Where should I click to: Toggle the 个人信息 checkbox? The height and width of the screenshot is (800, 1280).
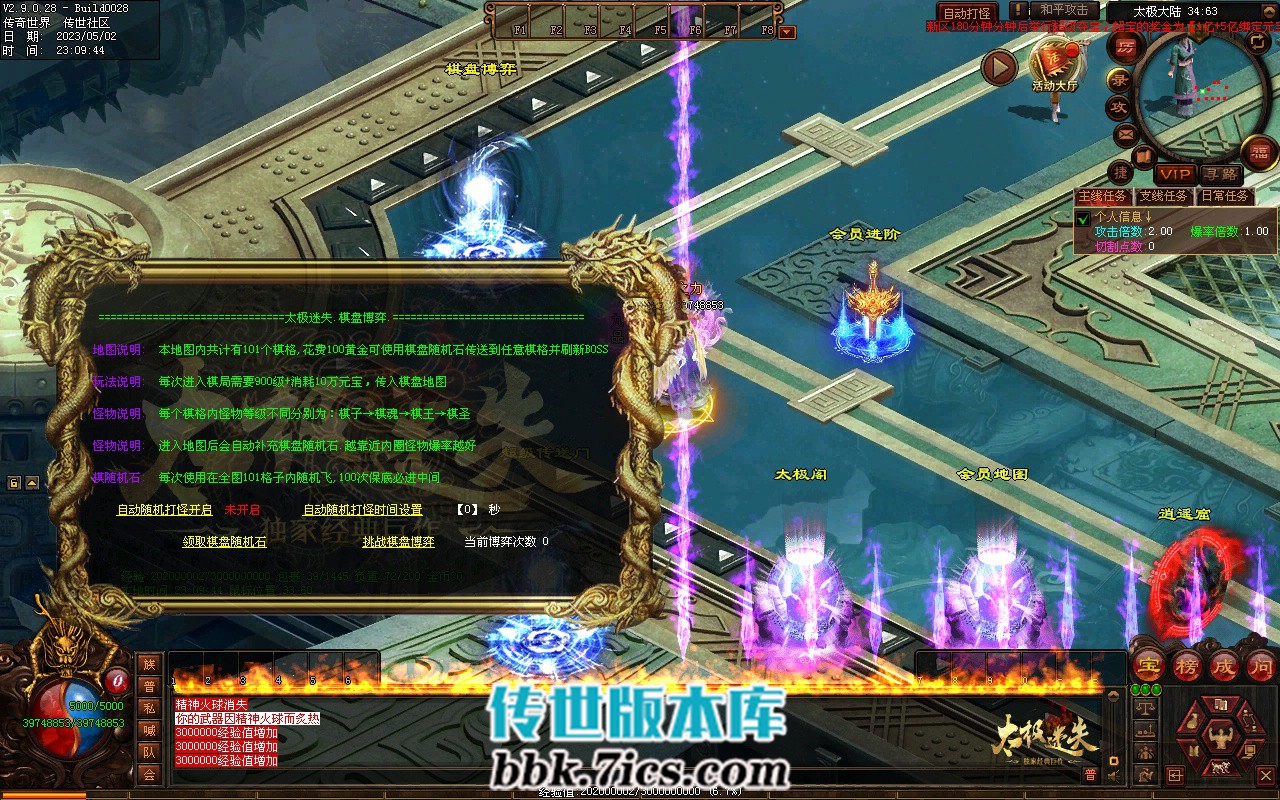1083,217
